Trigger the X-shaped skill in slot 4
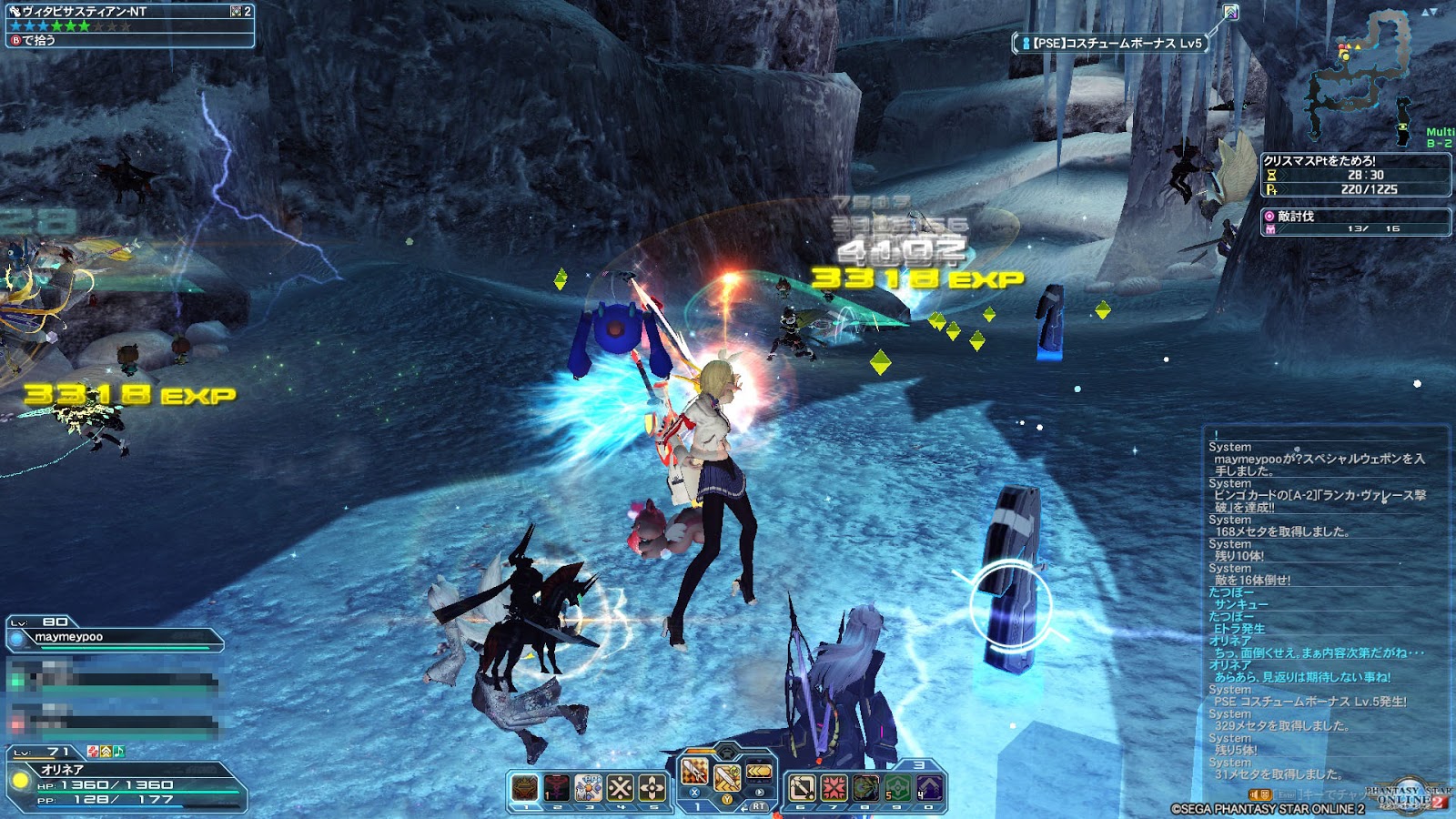 click(x=621, y=787)
